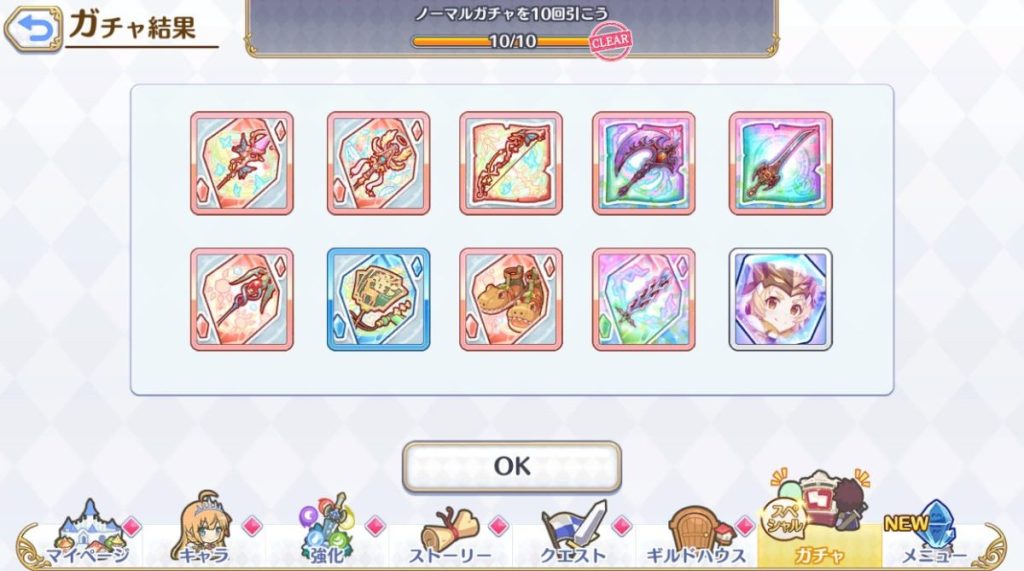The image size is (1024, 571).
Task: Select the blue-framed result item
Action: click(379, 299)
